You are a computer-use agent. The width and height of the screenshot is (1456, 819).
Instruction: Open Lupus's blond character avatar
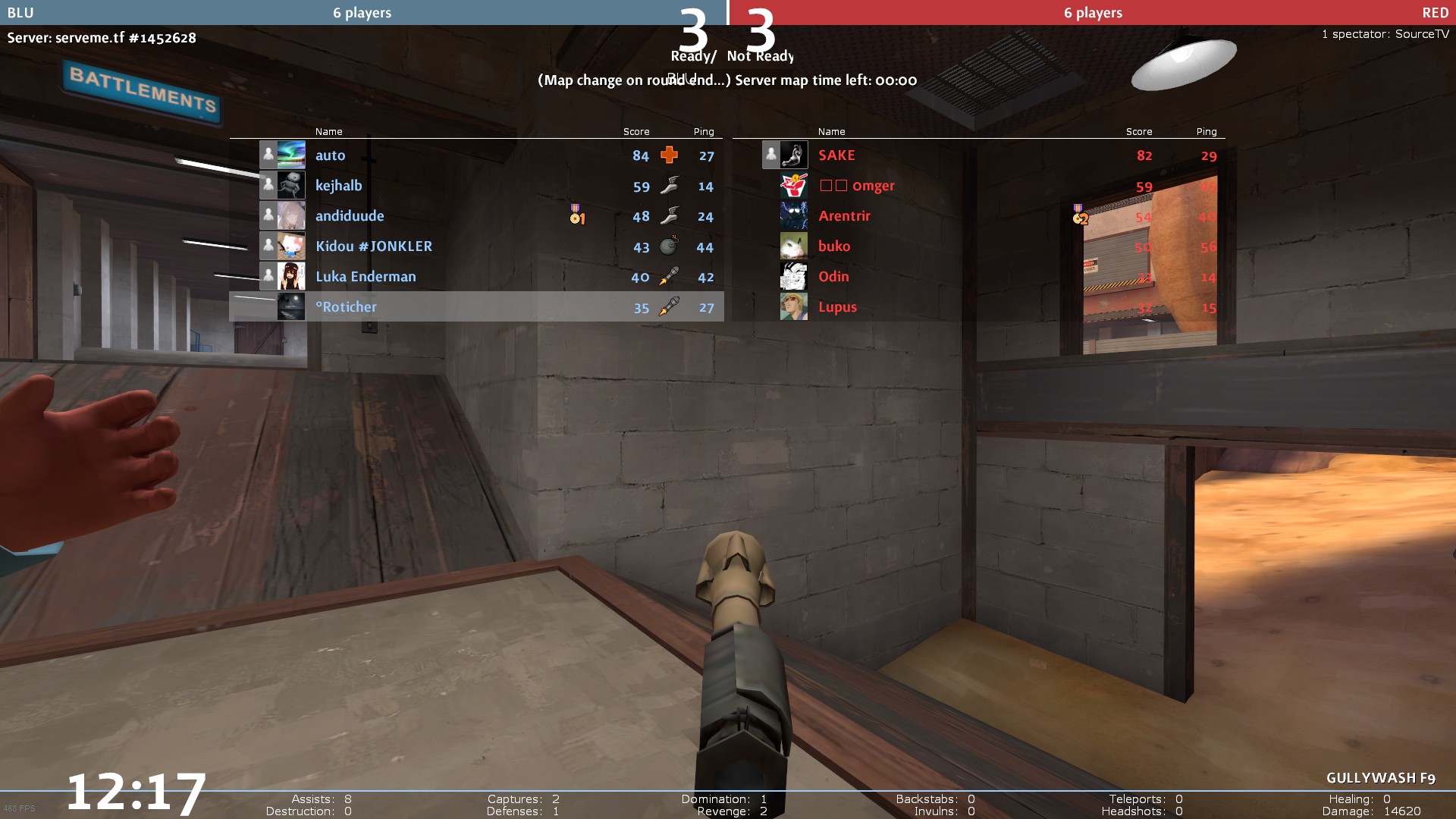click(x=794, y=307)
